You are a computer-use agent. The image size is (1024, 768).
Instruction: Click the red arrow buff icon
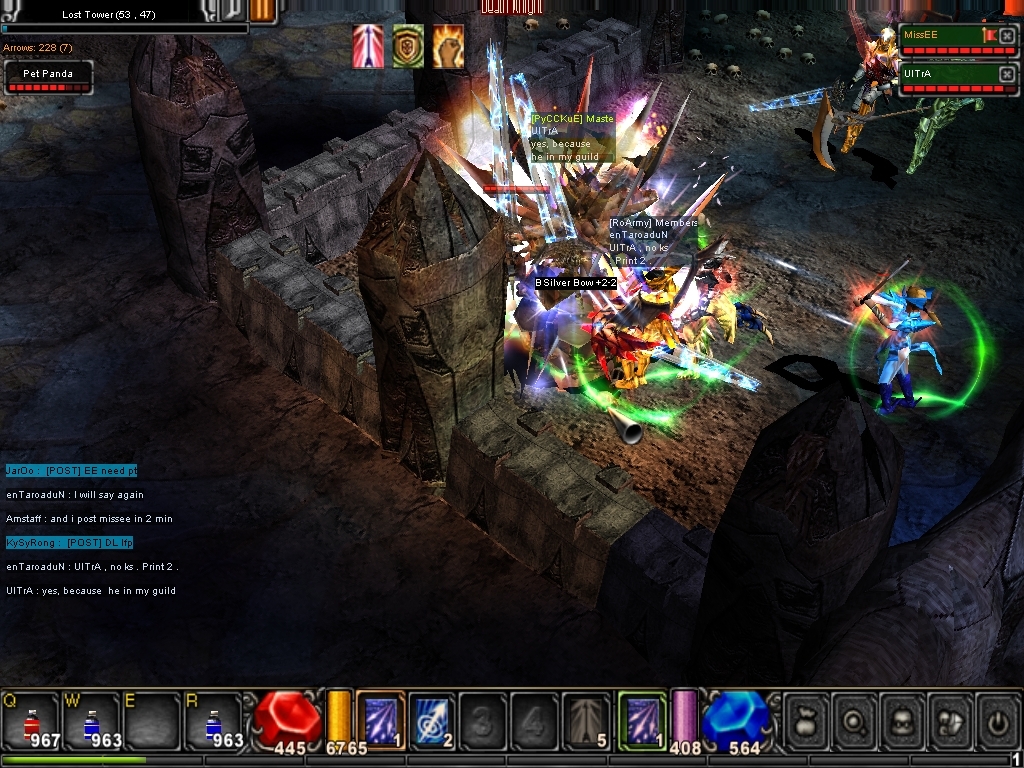pyautogui.click(x=368, y=47)
